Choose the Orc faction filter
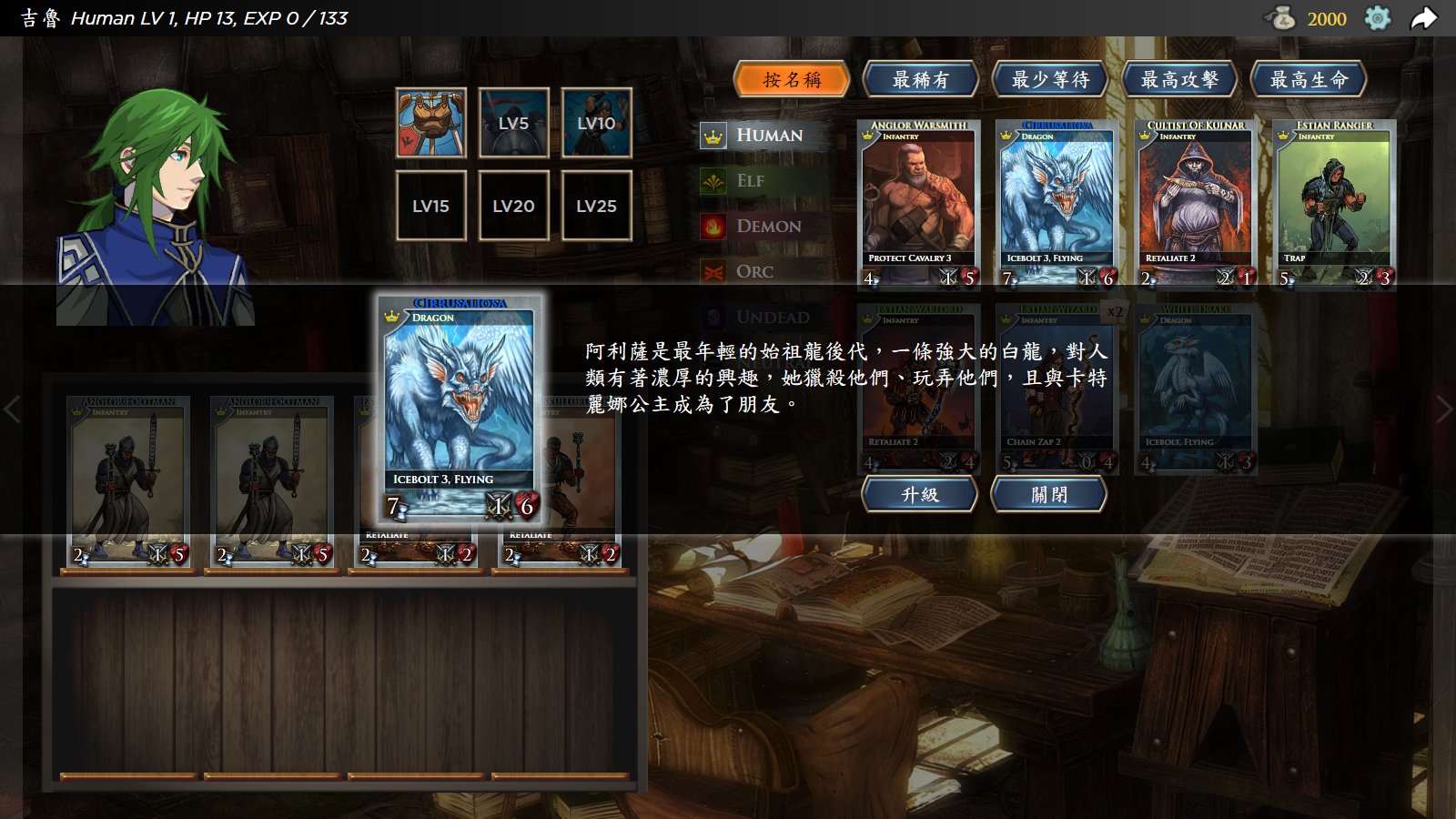 tap(753, 272)
